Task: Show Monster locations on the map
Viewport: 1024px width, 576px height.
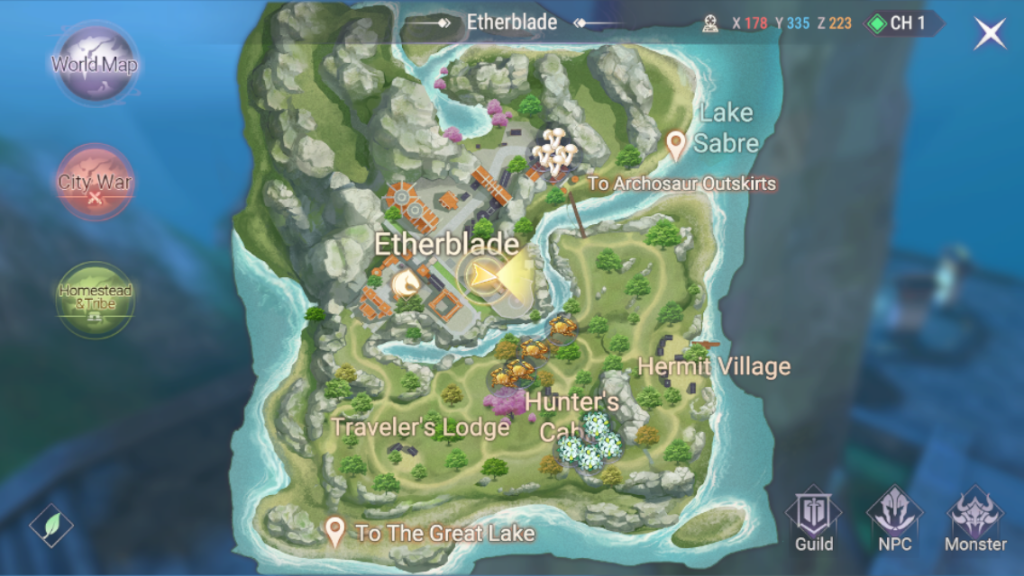Action: [x=975, y=519]
